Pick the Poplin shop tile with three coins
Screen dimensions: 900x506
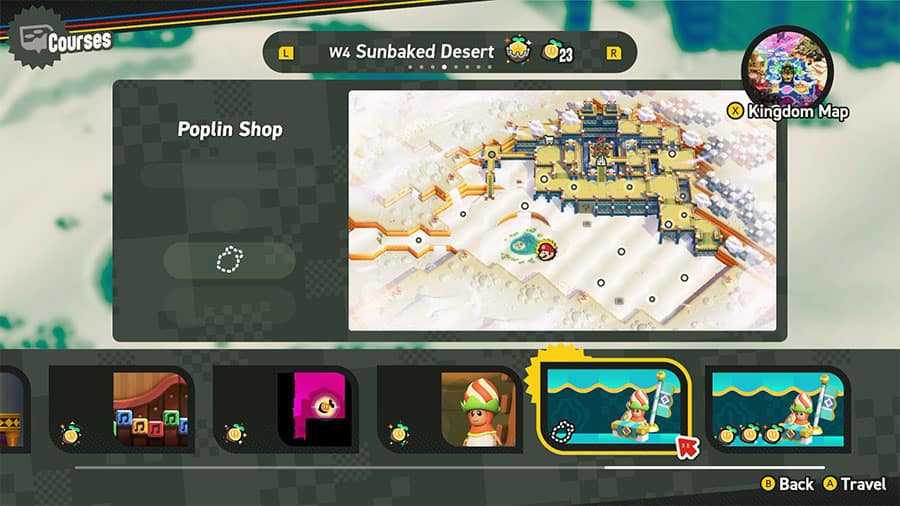point(778,408)
